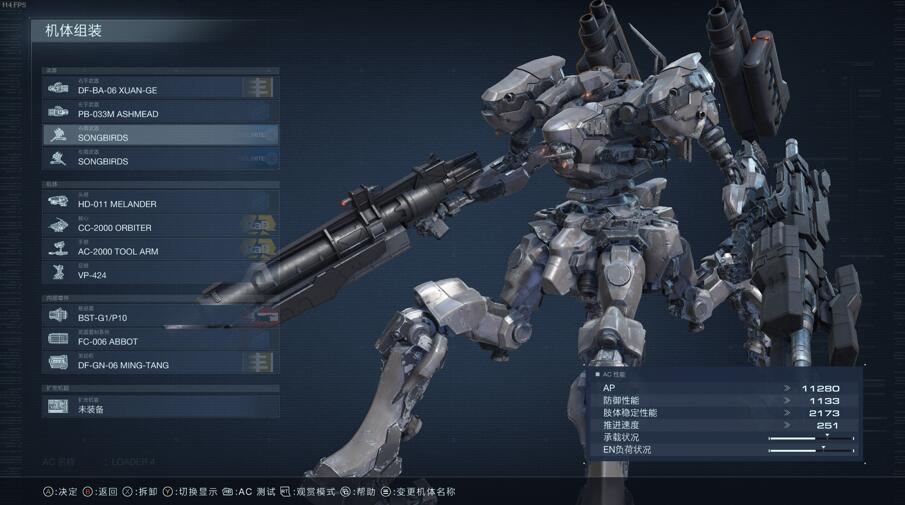Select the highlighted SONGBIRDS back weapon

coord(160,135)
